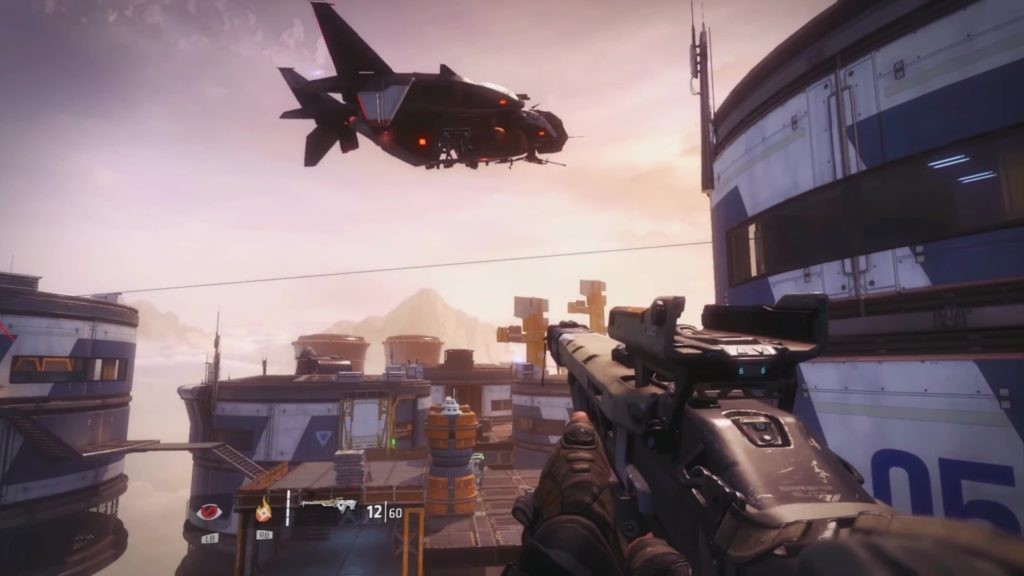
Task: Select the equipped rifle weapon icon
Action: (x=328, y=506)
